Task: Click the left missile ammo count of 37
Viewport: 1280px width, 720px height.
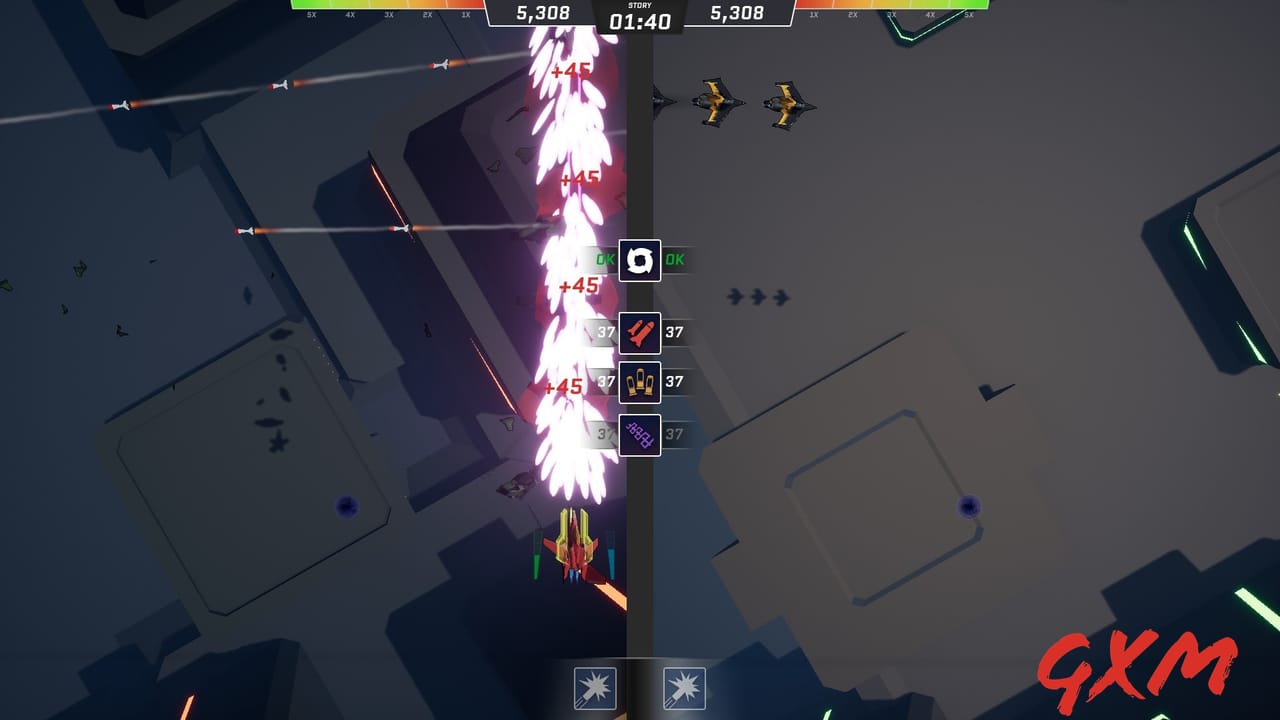Action: point(605,332)
